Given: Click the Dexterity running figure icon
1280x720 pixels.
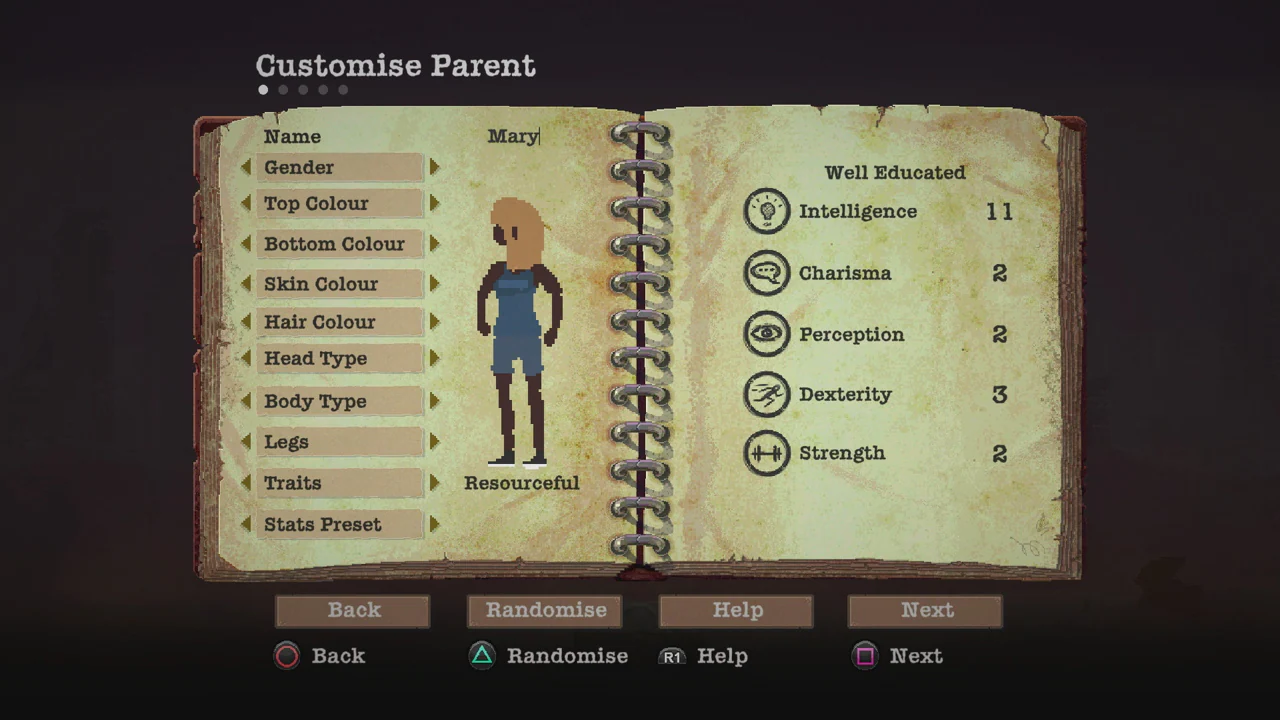Looking at the screenshot, I should pyautogui.click(x=767, y=394).
